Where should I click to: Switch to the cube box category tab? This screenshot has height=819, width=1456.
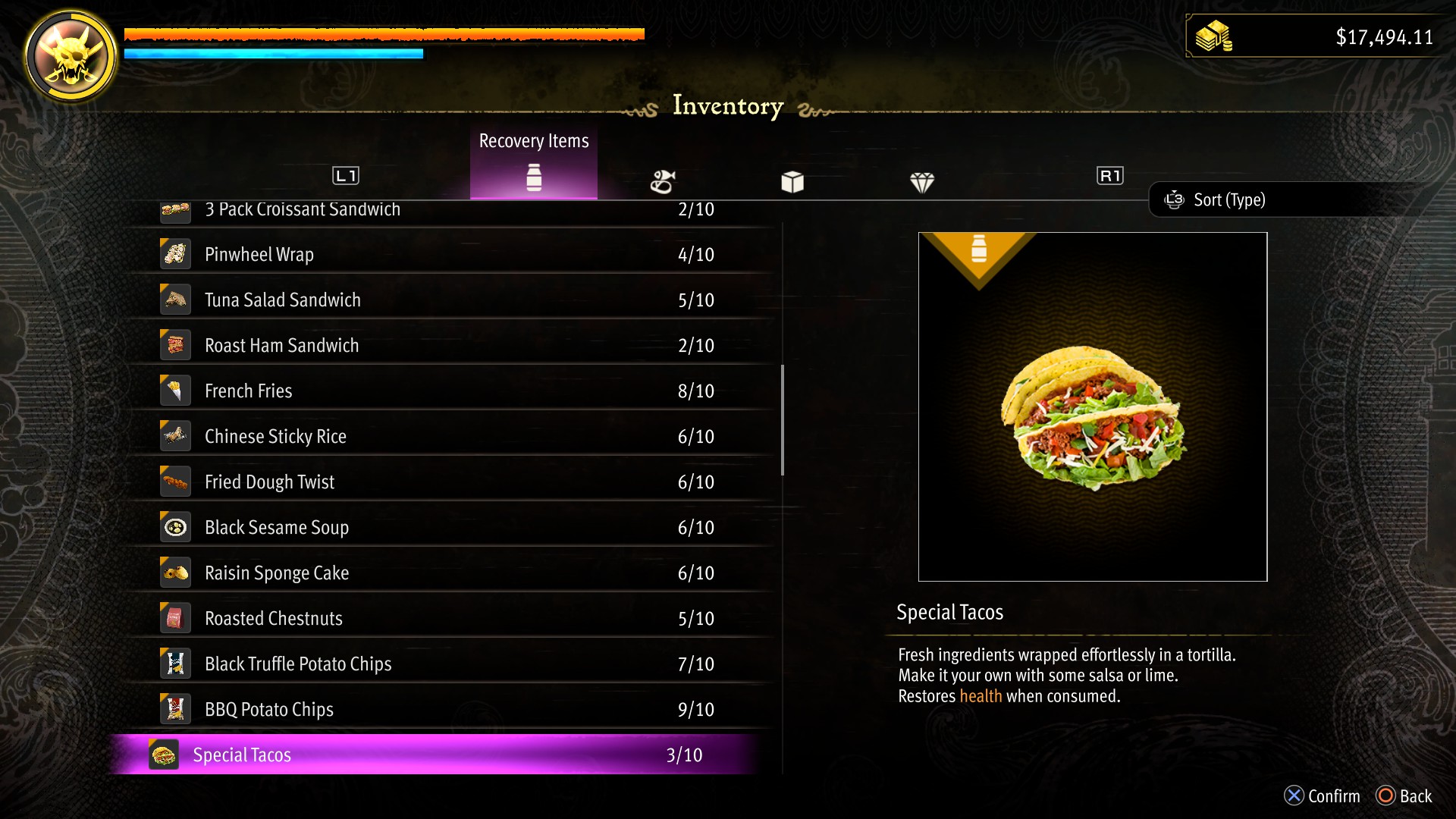pos(792,182)
